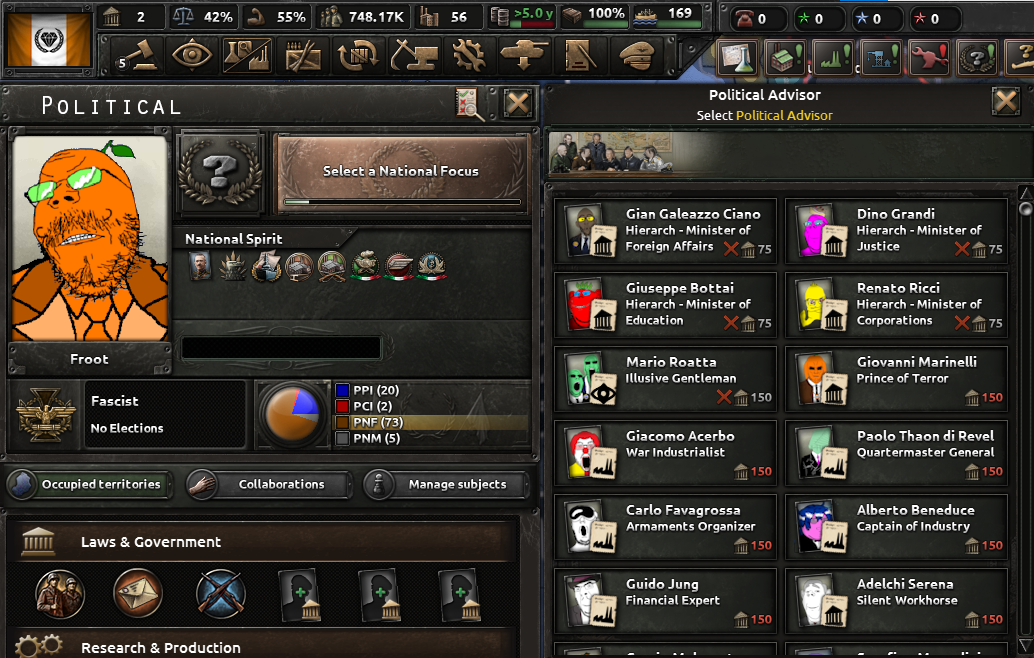Close the Political window

(517, 103)
